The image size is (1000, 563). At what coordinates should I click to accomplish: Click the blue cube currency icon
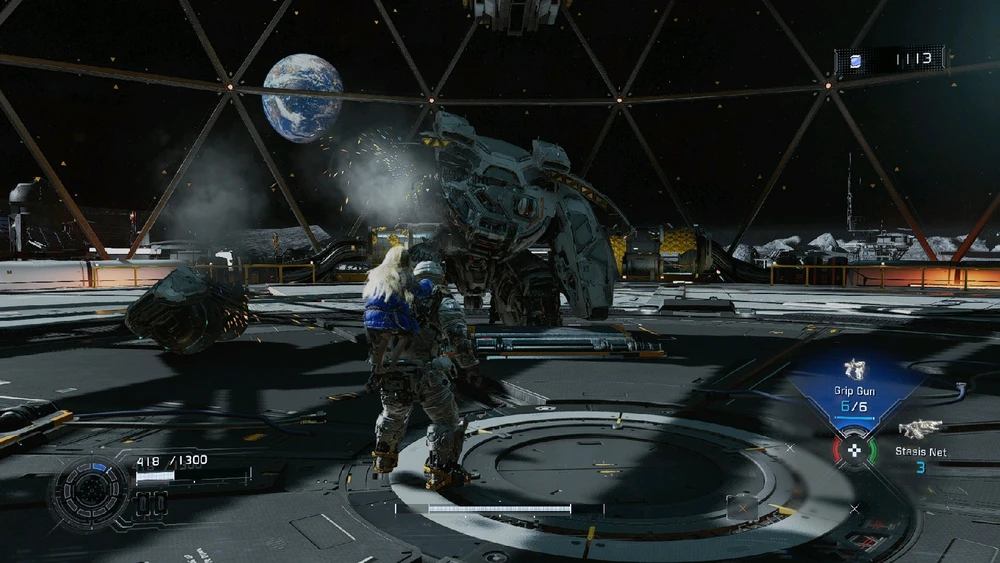[855, 60]
